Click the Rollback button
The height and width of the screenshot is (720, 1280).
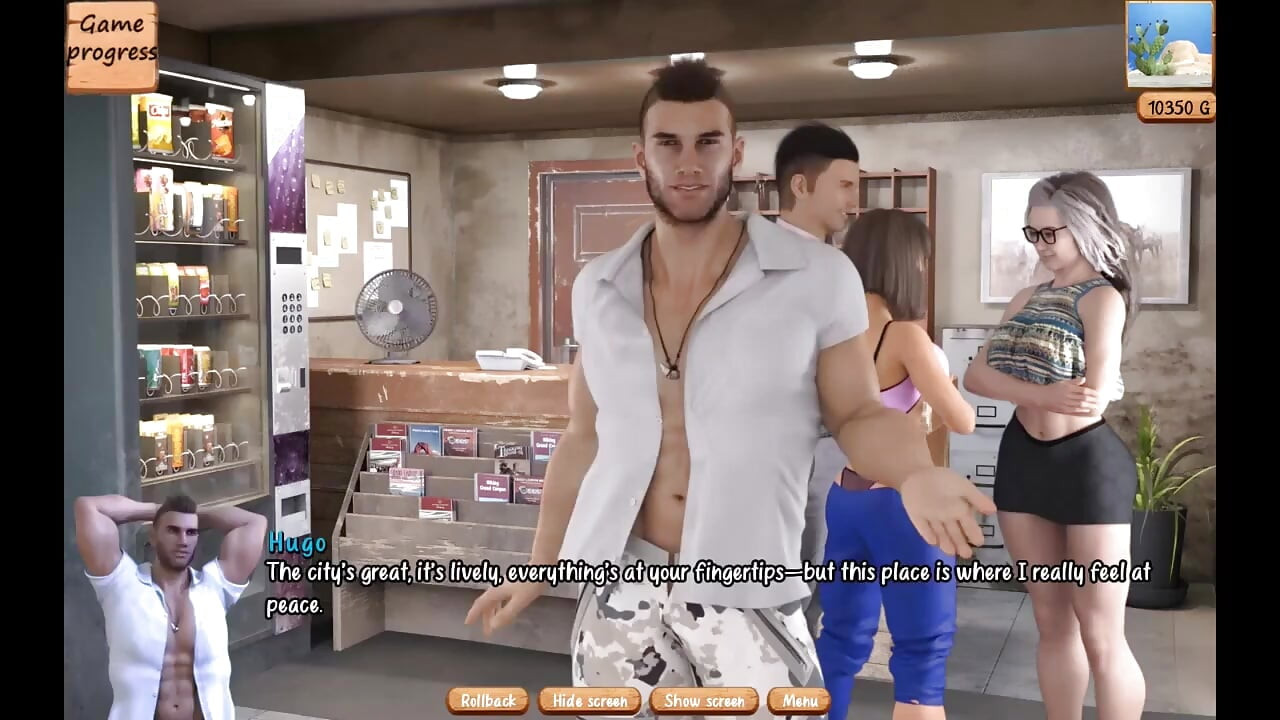487,701
